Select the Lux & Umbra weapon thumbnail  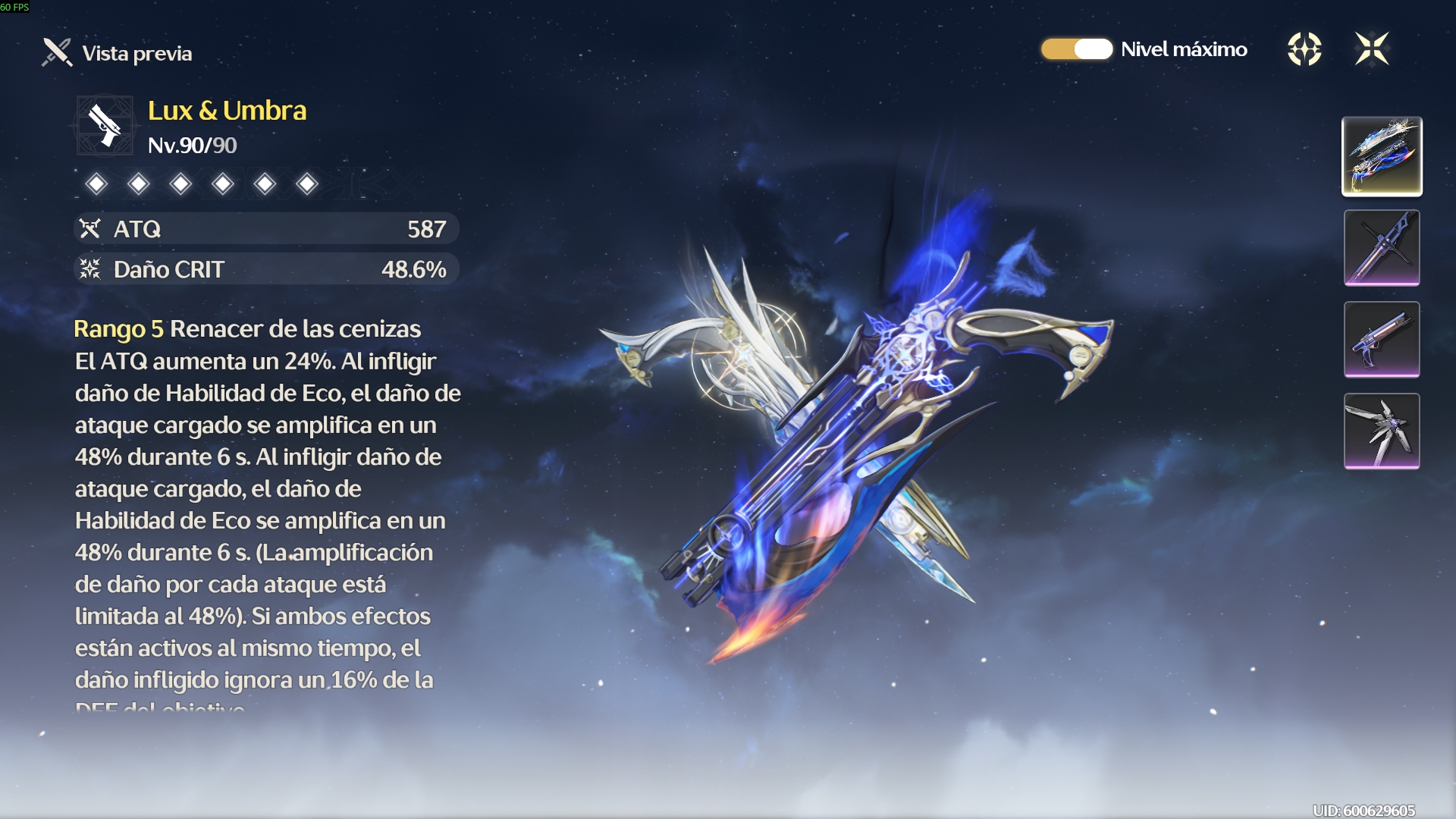(1382, 156)
